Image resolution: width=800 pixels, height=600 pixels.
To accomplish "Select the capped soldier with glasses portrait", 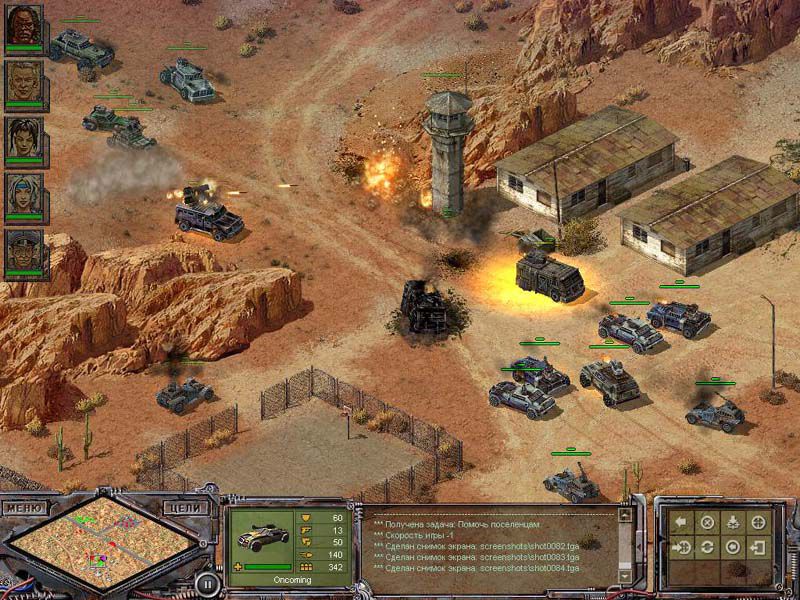I will click(24, 253).
